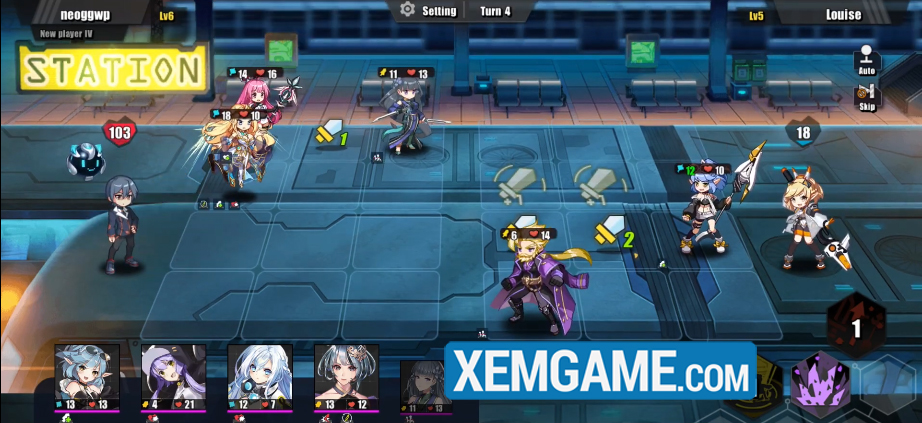This screenshot has height=423, width=922.
Task: Activate the purple crystal skill icon
Action: pos(821,385)
